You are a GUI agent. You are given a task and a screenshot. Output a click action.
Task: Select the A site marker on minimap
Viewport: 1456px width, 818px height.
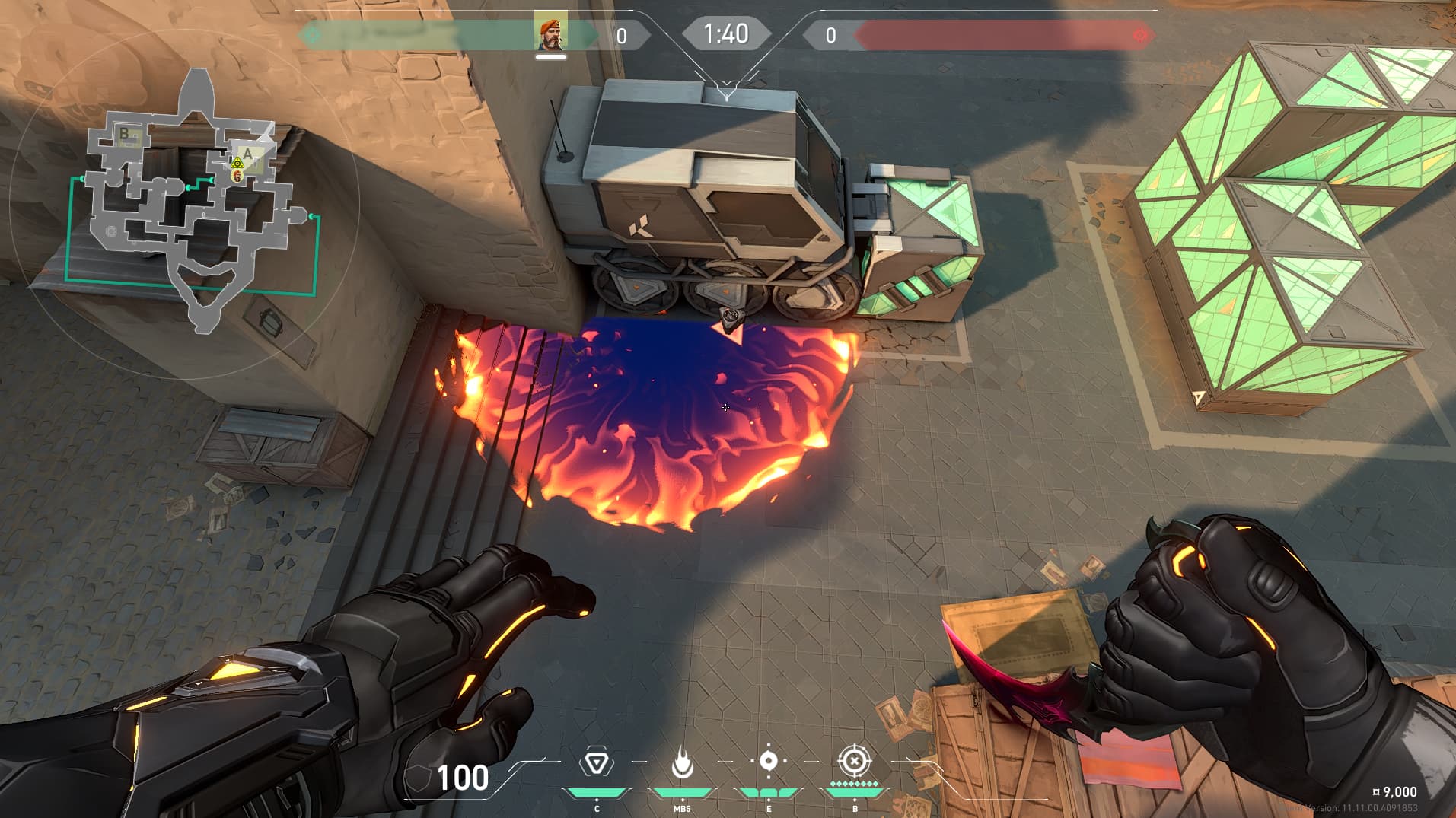(x=248, y=154)
